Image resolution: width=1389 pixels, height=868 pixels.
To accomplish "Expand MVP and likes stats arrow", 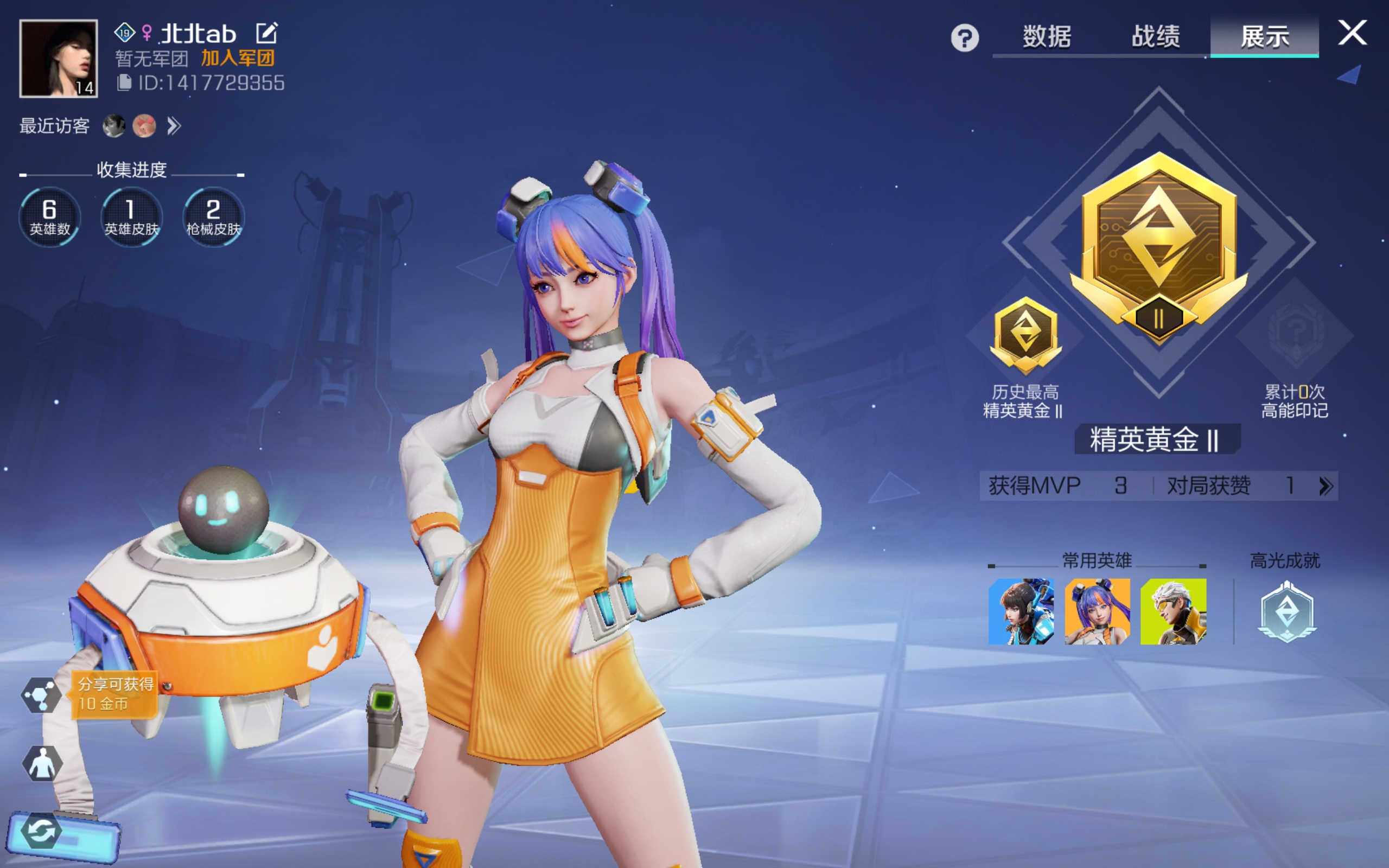I will 1326,486.
